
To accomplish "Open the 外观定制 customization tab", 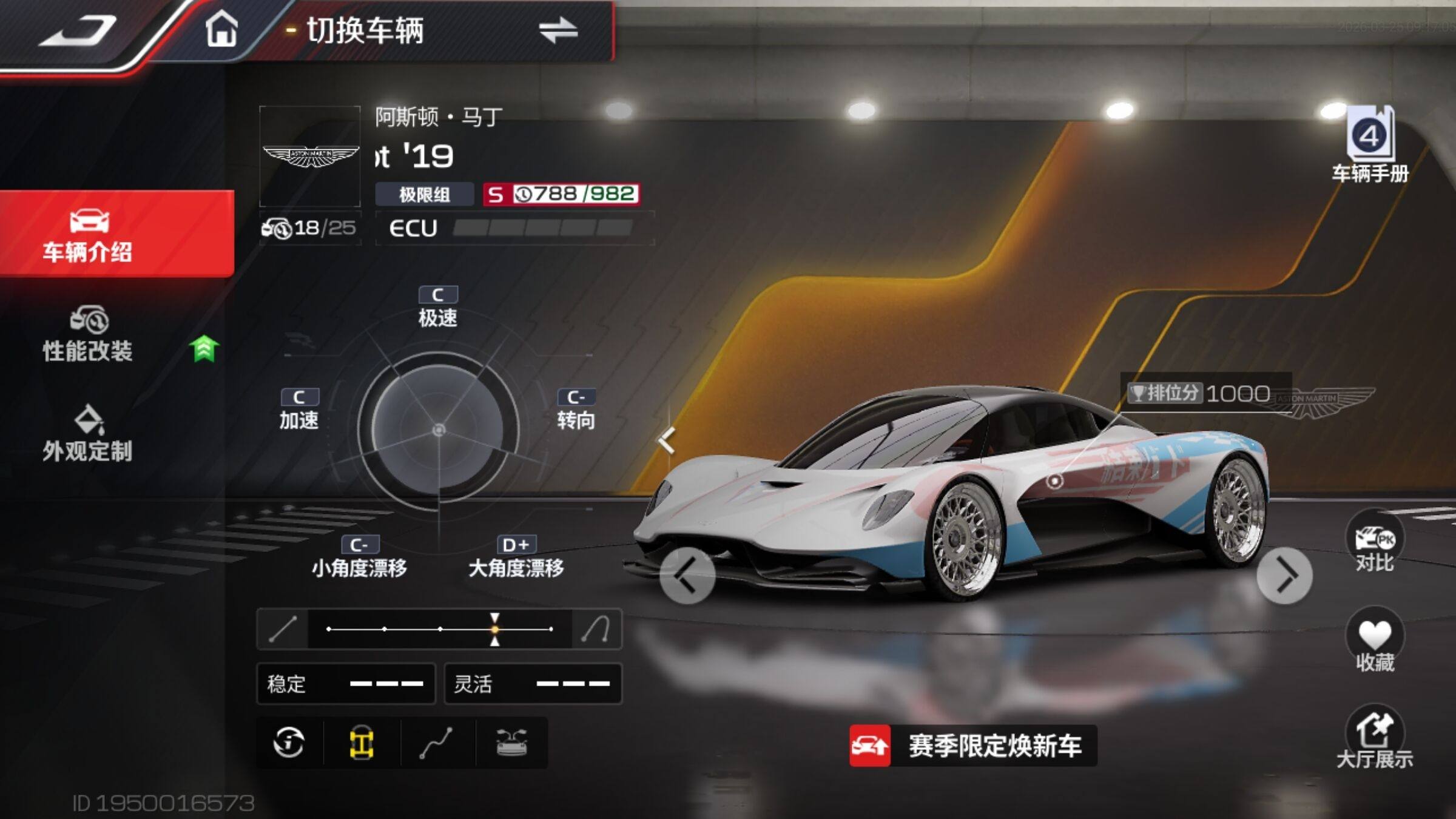I will (89, 434).
